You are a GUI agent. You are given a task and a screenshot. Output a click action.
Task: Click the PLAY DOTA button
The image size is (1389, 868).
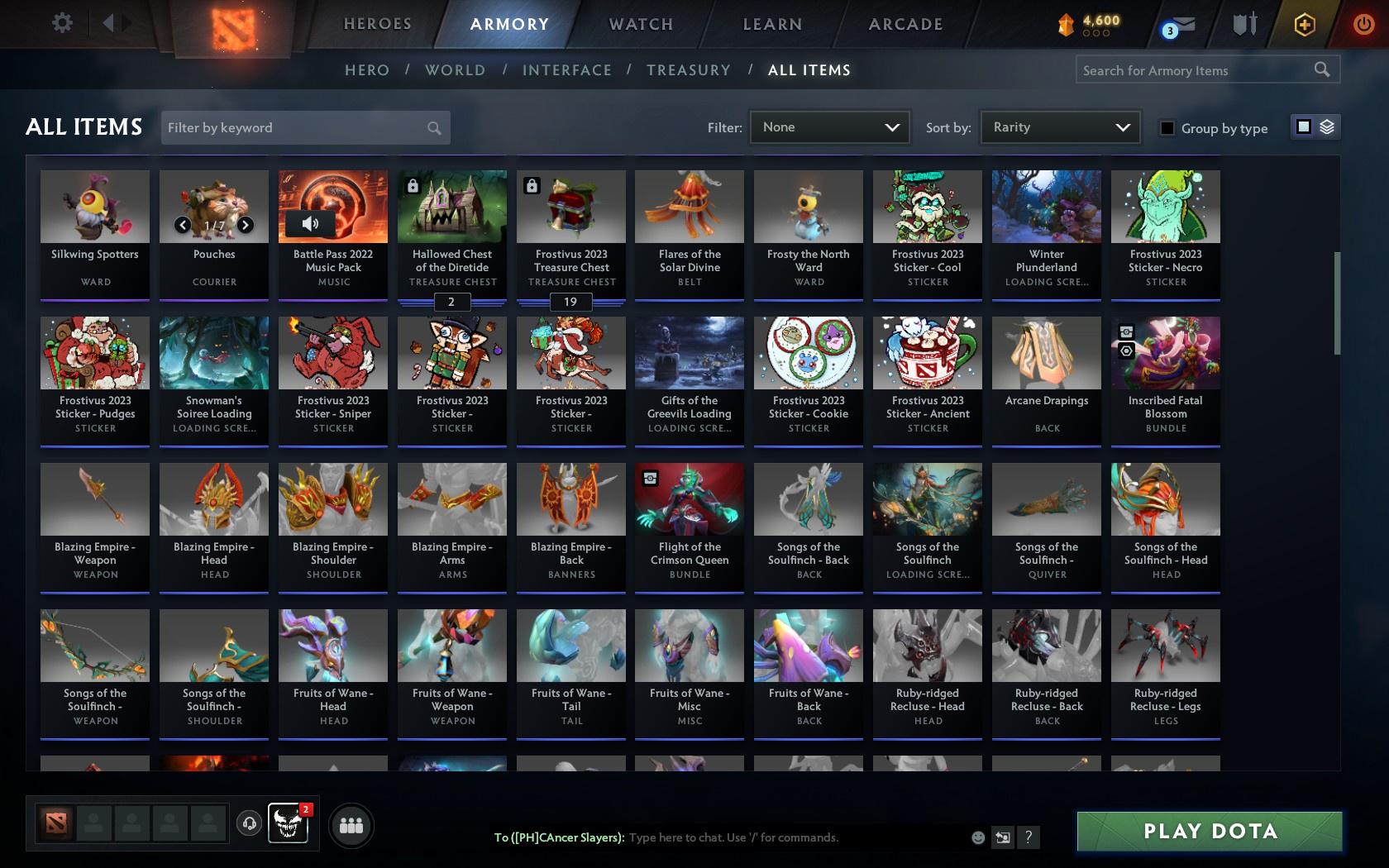(1209, 831)
